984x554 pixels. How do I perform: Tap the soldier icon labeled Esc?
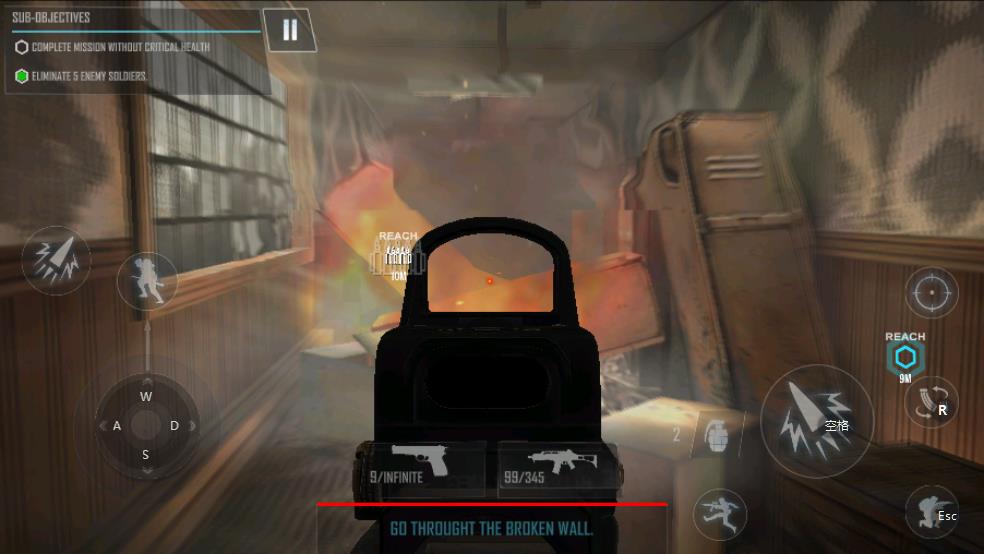[932, 513]
